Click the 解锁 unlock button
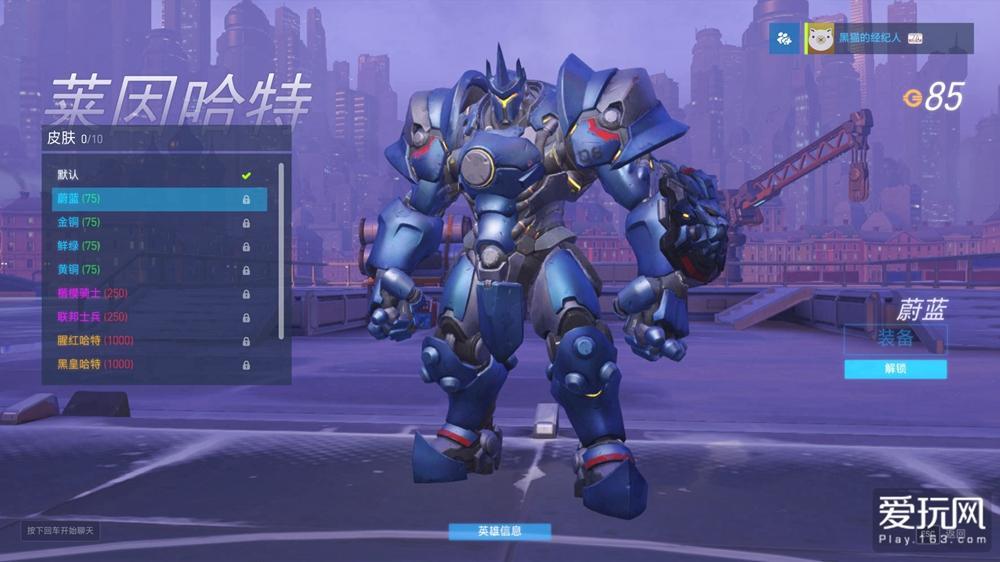This screenshot has width=1000, height=562. 895,369
